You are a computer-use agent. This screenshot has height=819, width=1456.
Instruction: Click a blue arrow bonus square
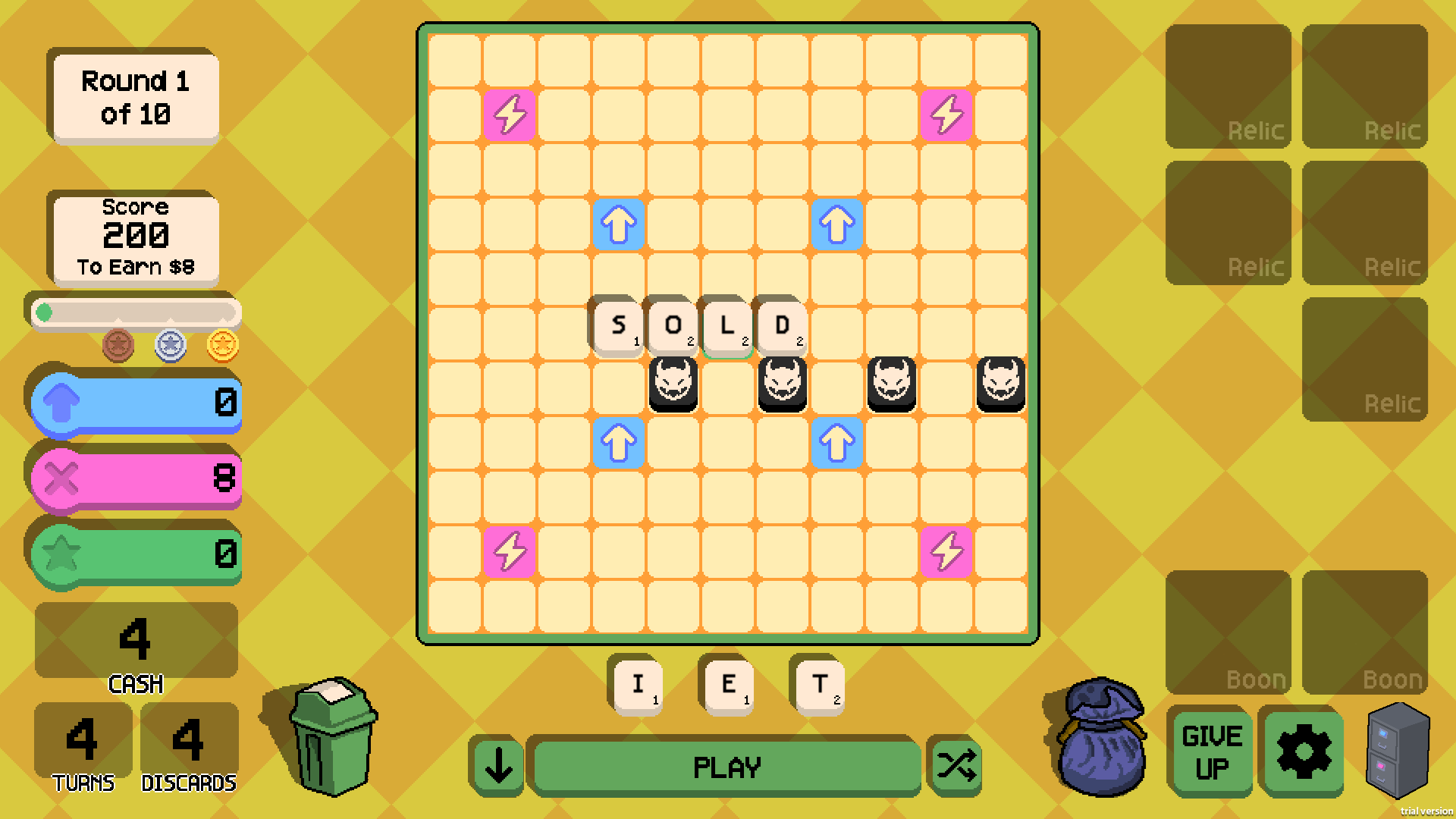click(618, 224)
